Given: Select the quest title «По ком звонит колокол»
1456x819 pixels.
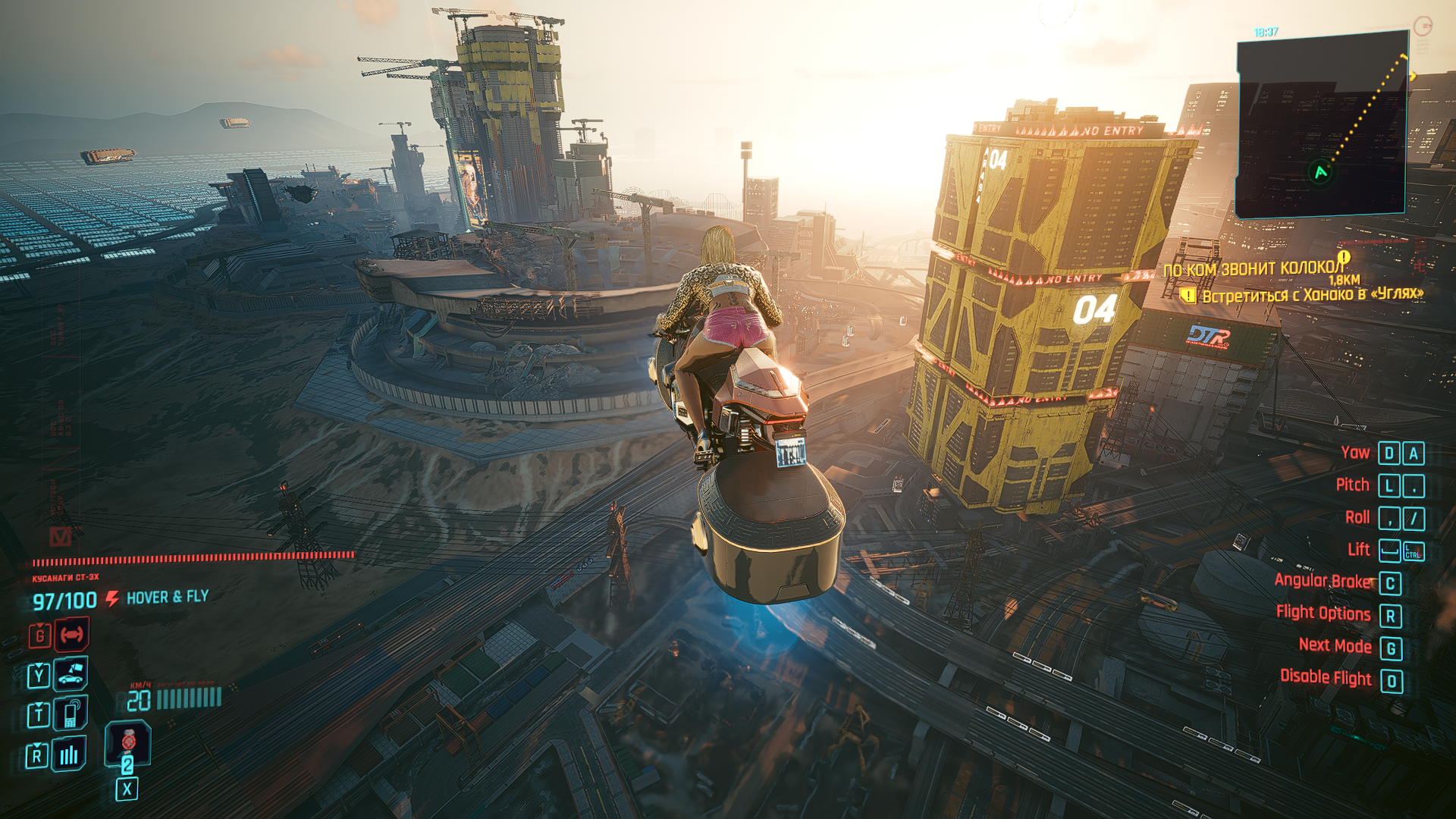Looking at the screenshot, I should tap(1253, 268).
